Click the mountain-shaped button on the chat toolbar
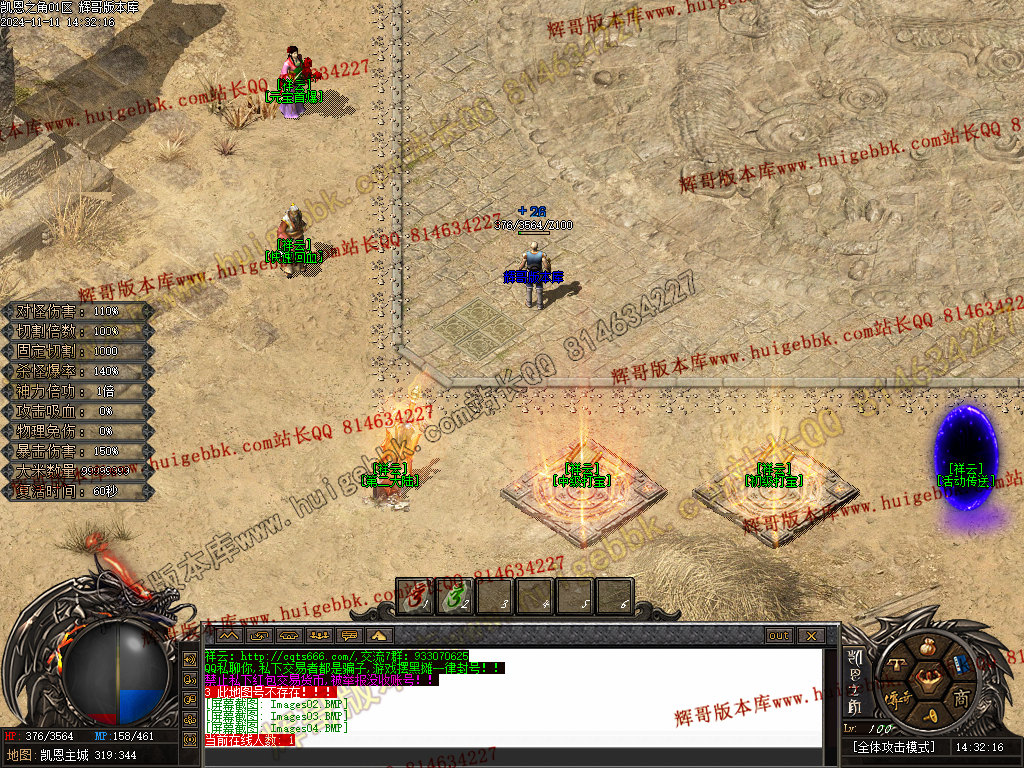Screen dimensions: 1024x768 coord(379,636)
